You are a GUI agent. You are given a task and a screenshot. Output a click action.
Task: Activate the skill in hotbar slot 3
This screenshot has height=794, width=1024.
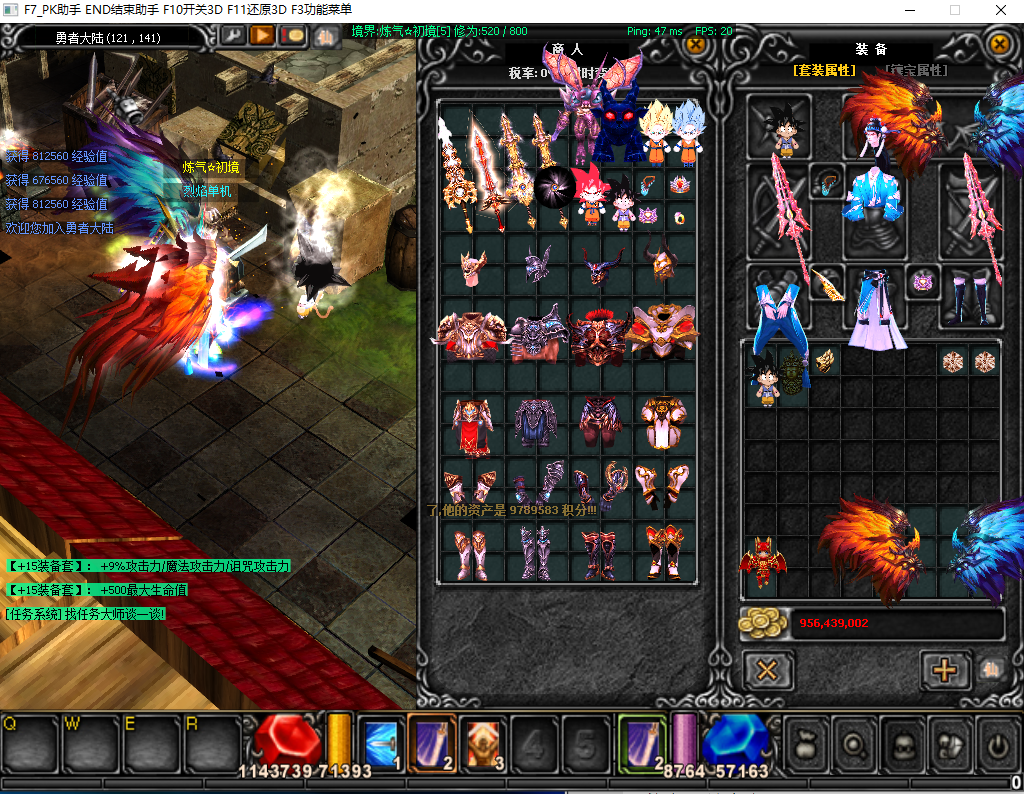(485, 744)
